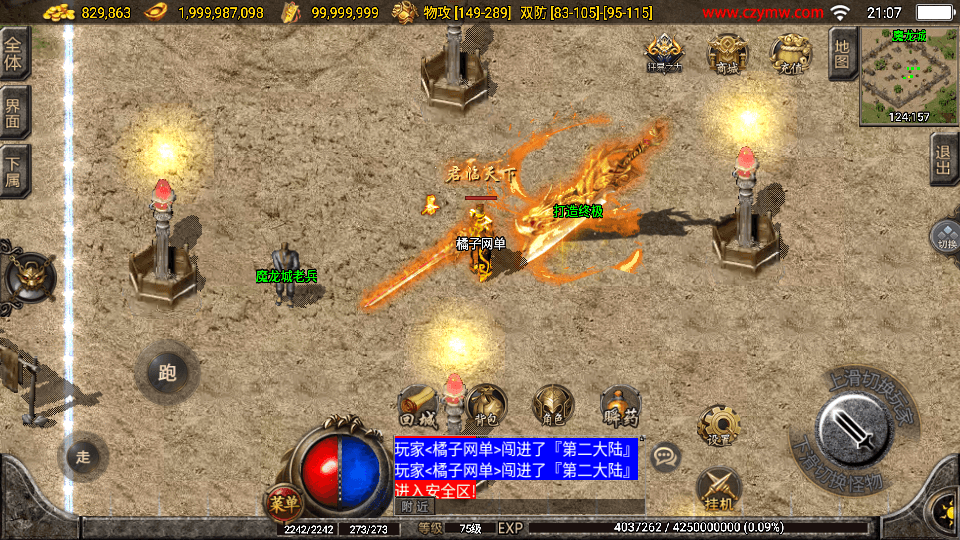
Task: Activate 挂机 auto-battle mode
Action: pos(718,489)
